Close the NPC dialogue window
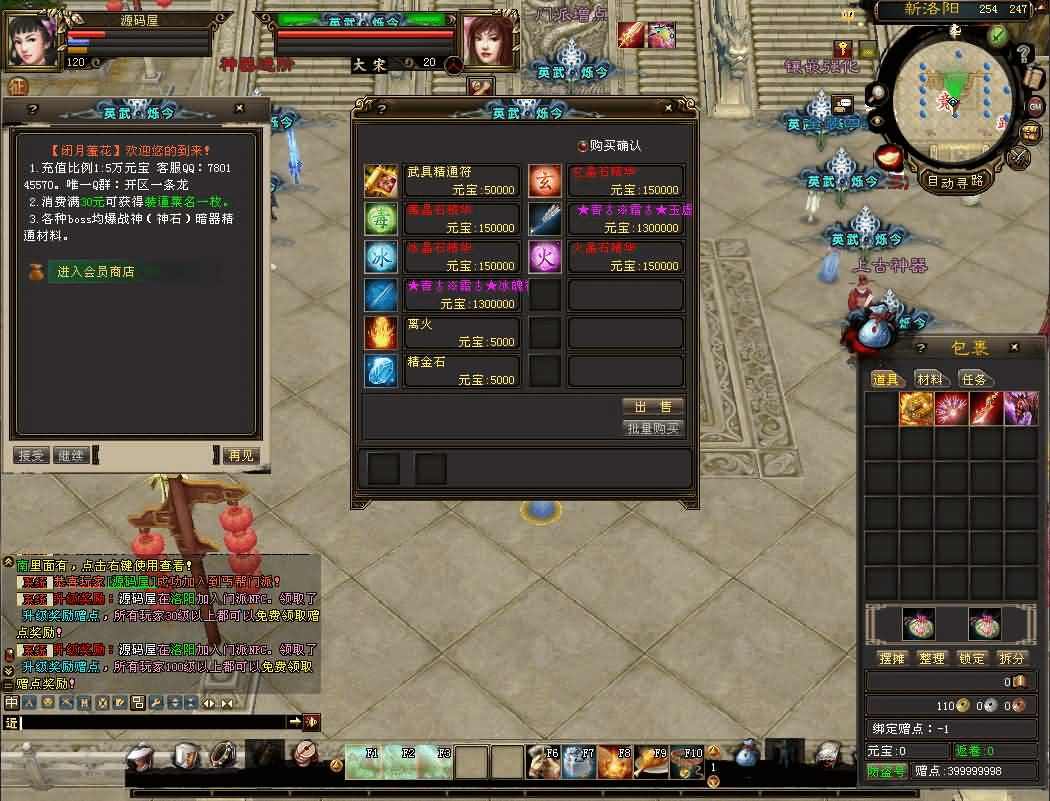The image size is (1050, 801). pos(239,108)
